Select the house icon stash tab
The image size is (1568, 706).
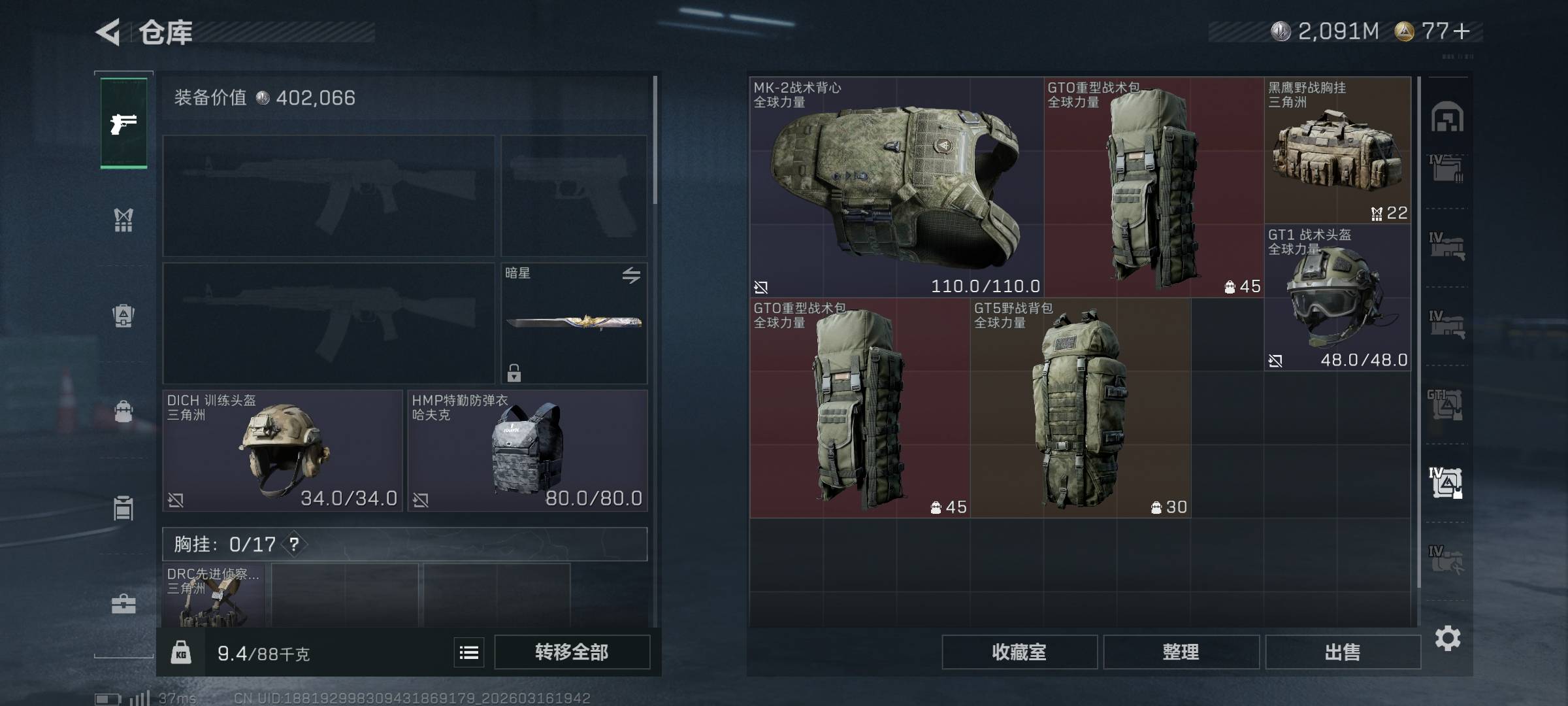pyautogui.click(x=1447, y=118)
